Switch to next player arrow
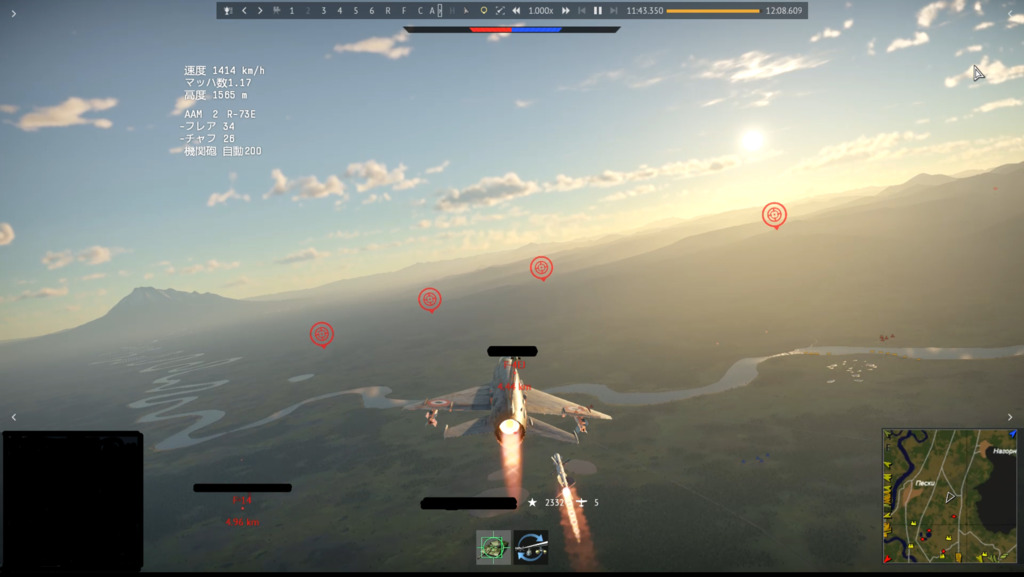The height and width of the screenshot is (577, 1024). (x=260, y=10)
